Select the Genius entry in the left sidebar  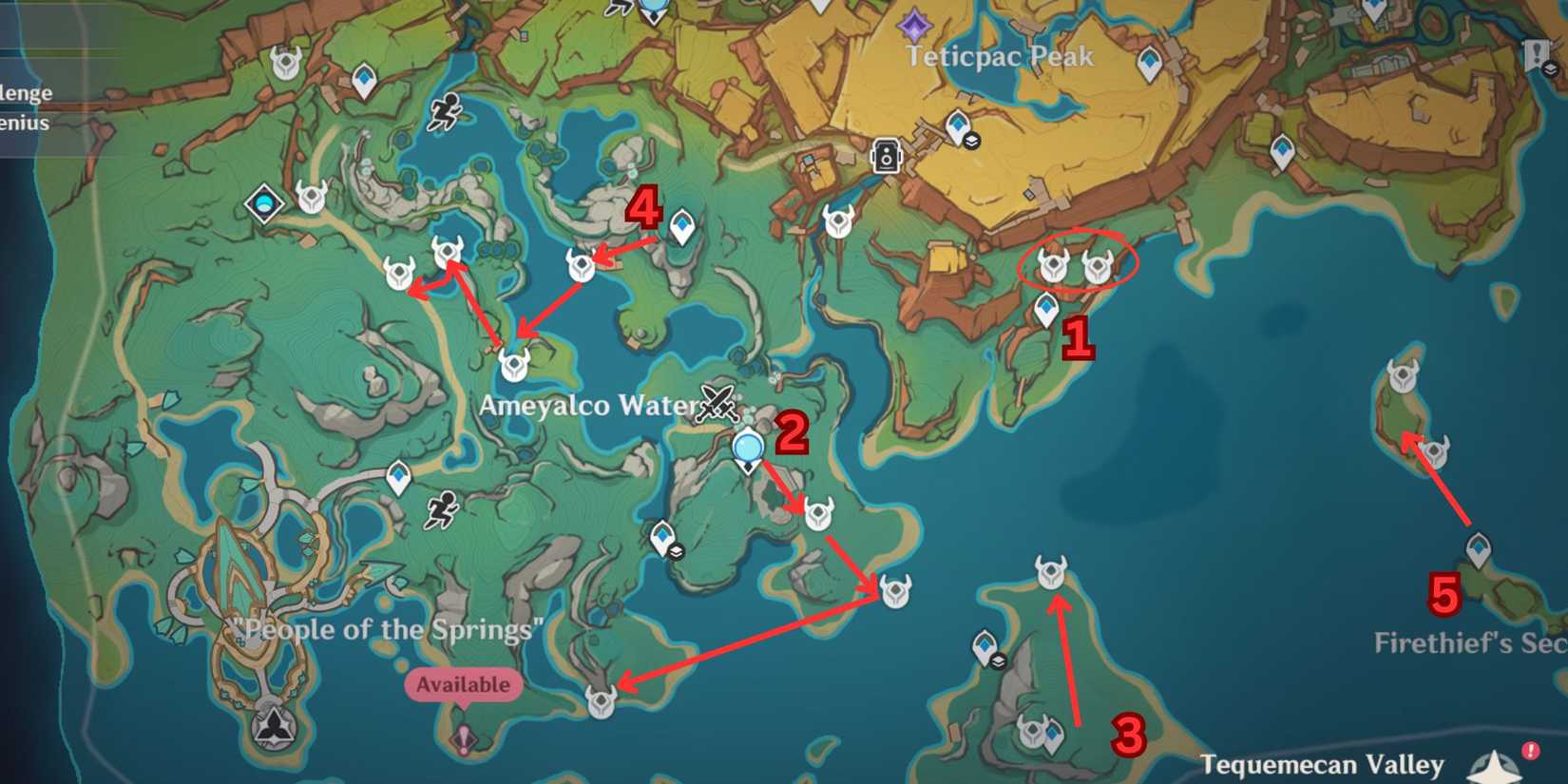[x=23, y=122]
